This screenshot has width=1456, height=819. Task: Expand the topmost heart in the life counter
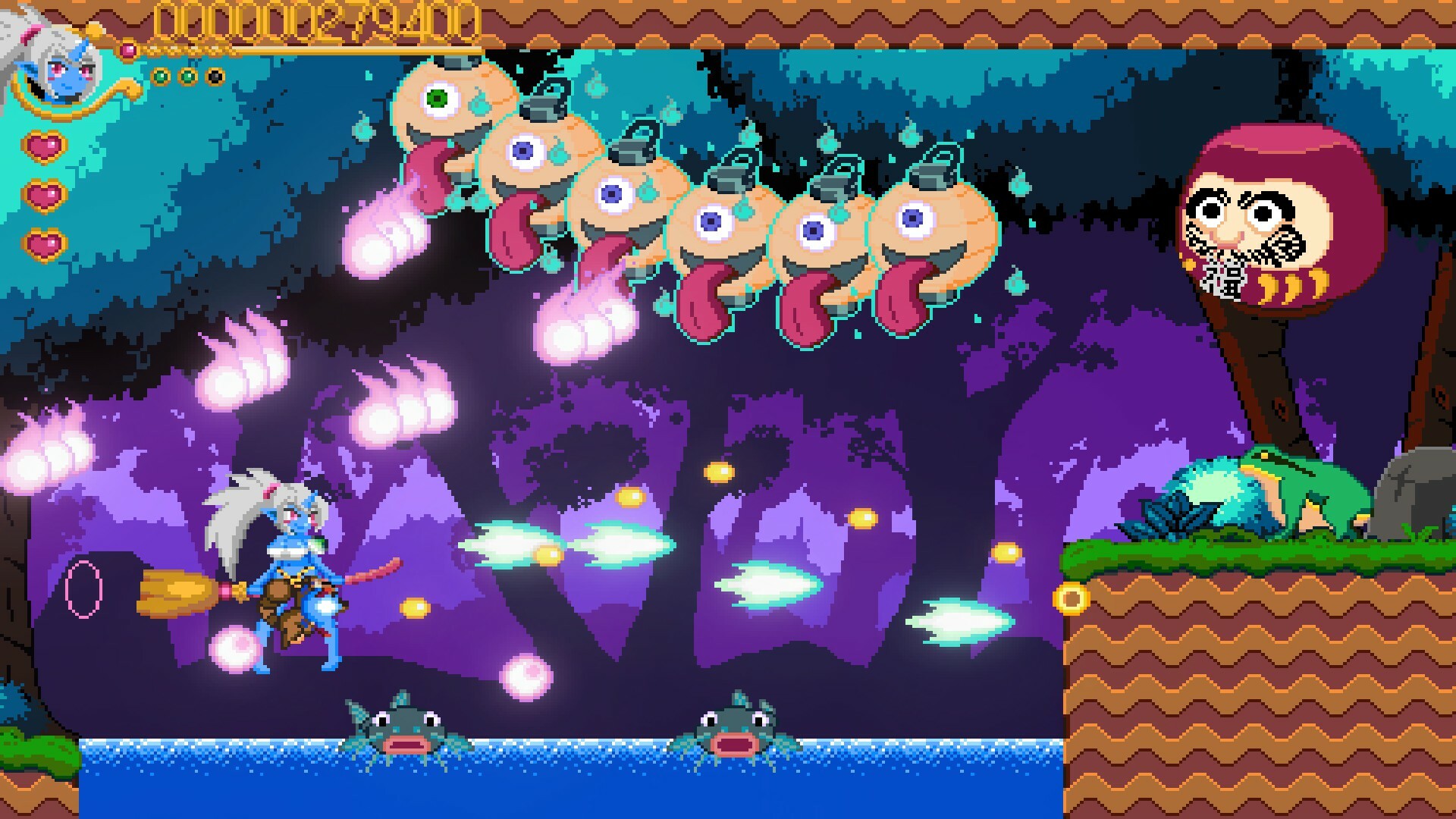click(43, 146)
